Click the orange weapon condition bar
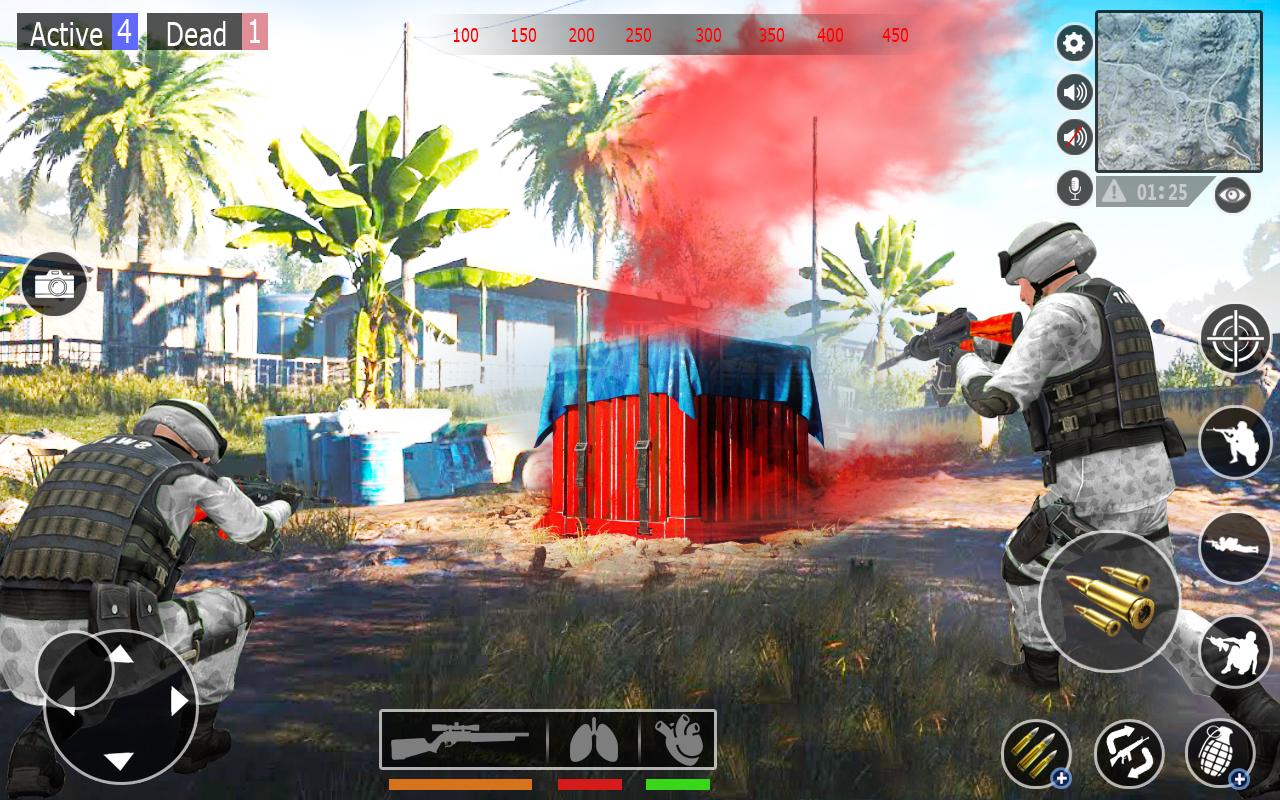The height and width of the screenshot is (800, 1280). tap(462, 785)
